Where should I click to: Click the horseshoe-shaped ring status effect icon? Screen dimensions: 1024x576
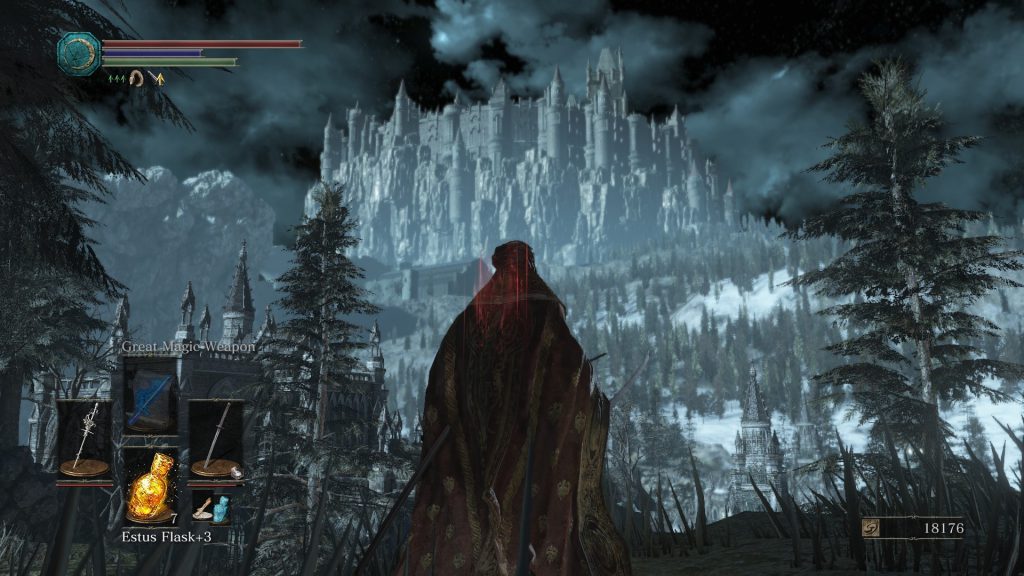pos(137,77)
